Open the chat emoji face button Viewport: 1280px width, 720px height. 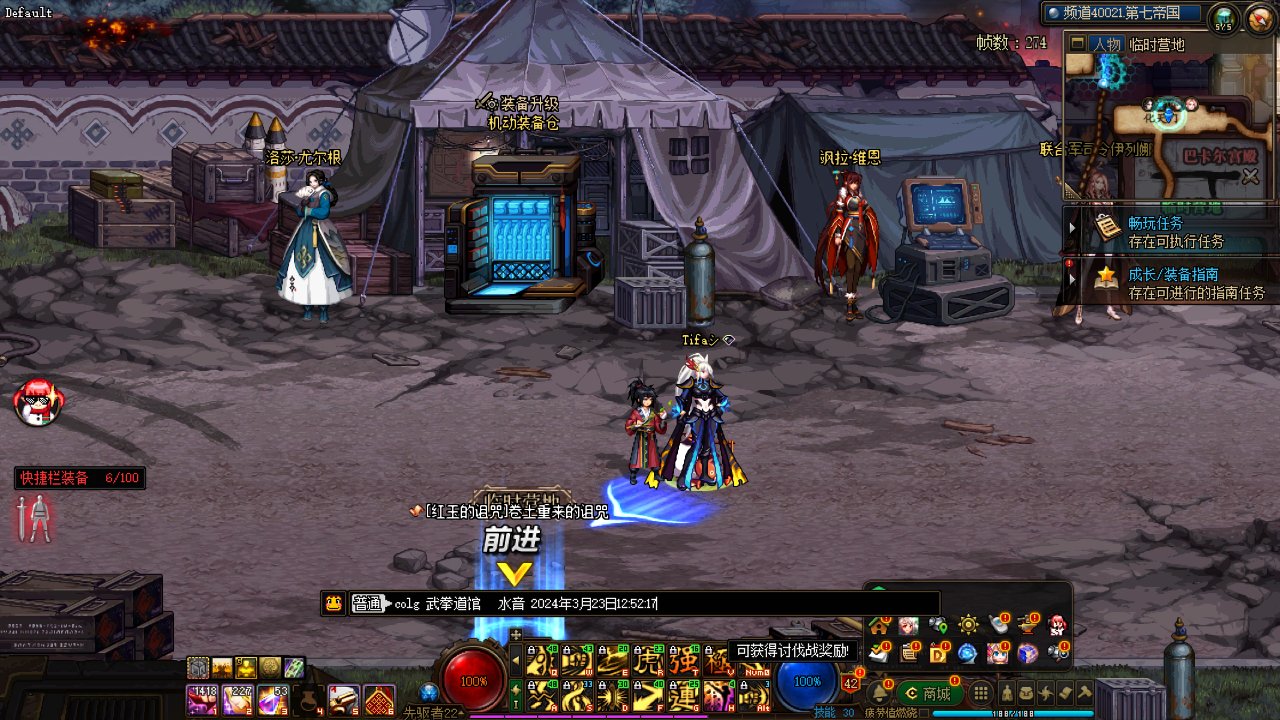point(333,603)
